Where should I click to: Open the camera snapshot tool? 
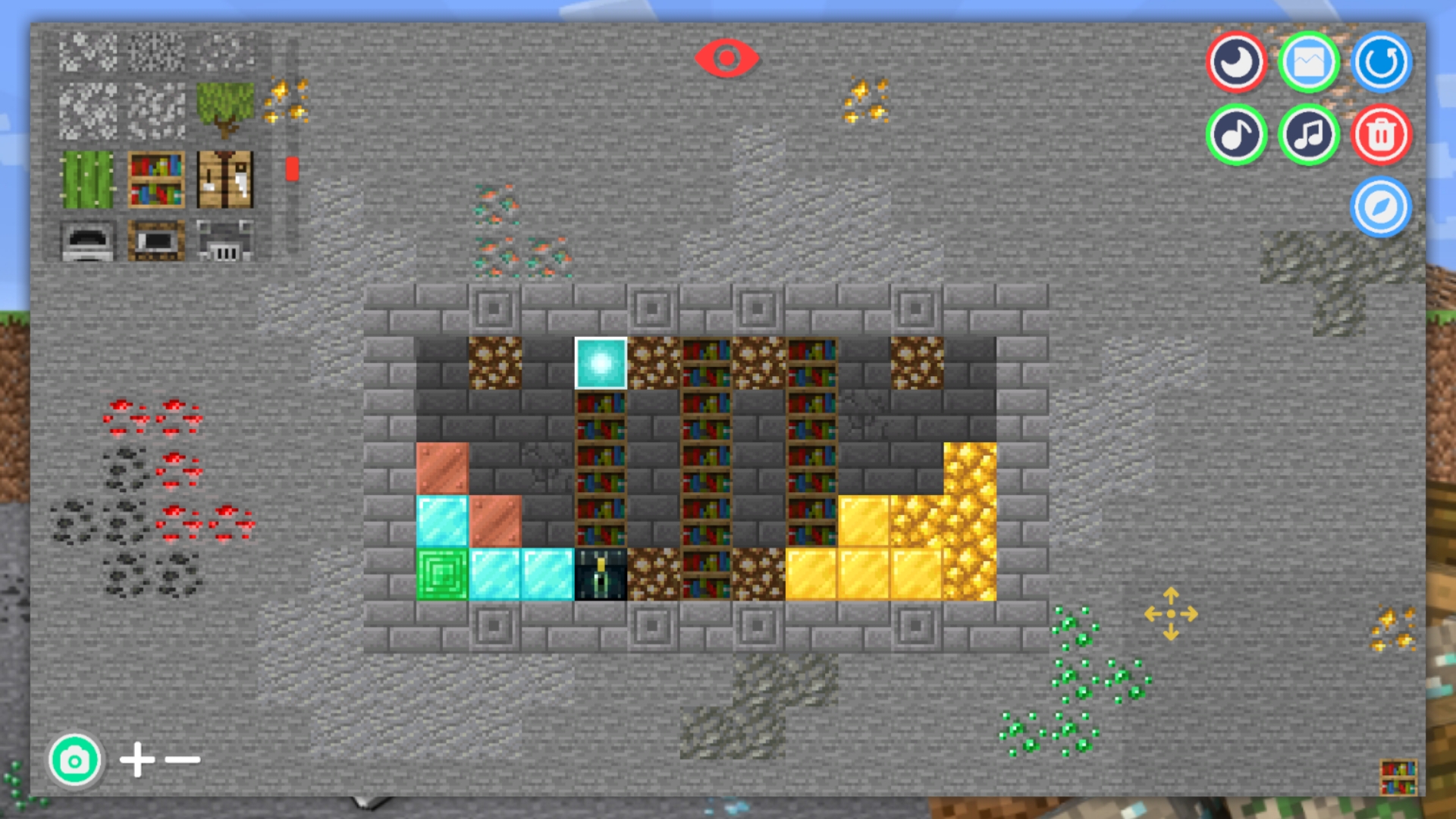click(74, 758)
